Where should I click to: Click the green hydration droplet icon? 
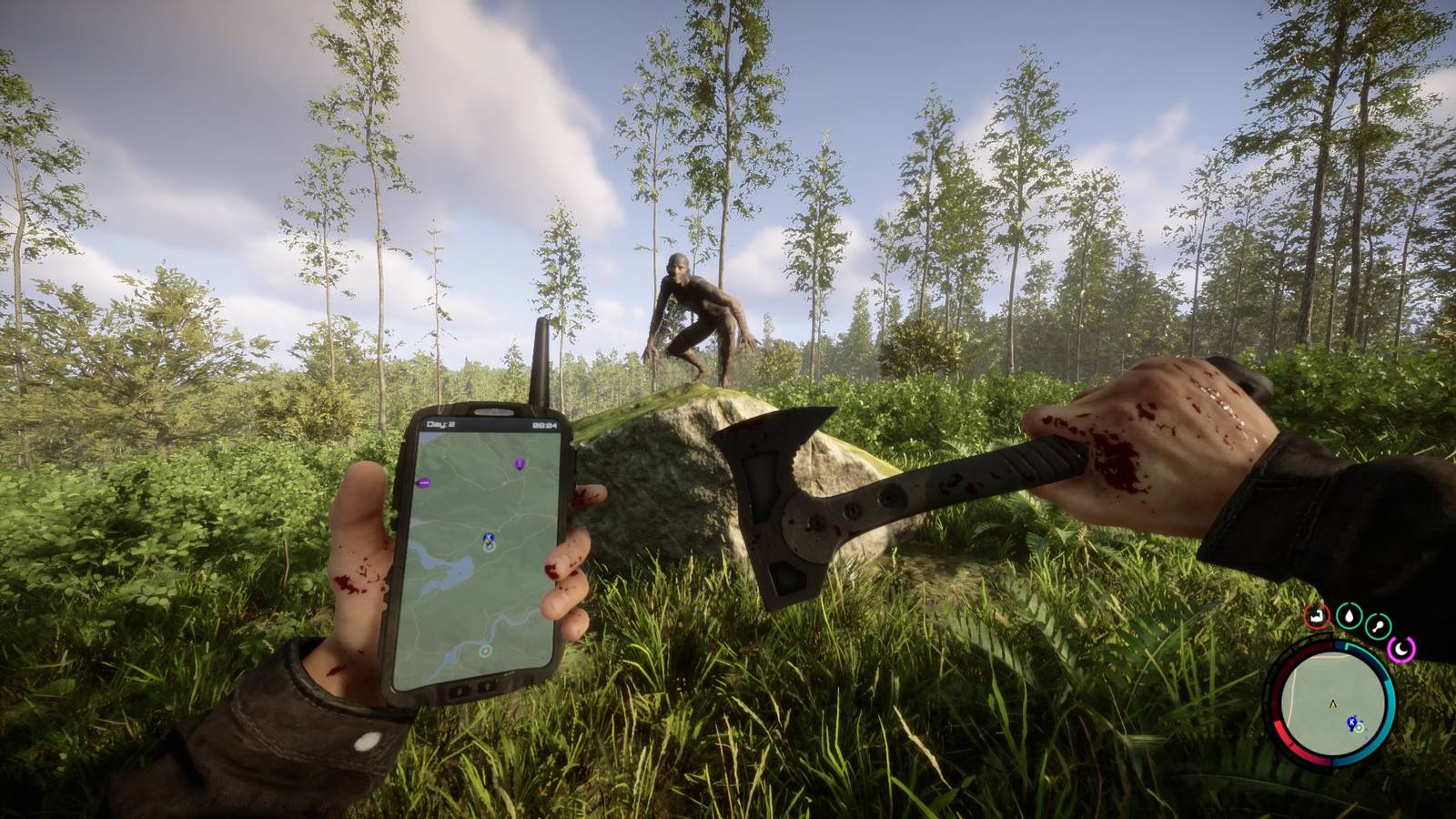[1350, 616]
